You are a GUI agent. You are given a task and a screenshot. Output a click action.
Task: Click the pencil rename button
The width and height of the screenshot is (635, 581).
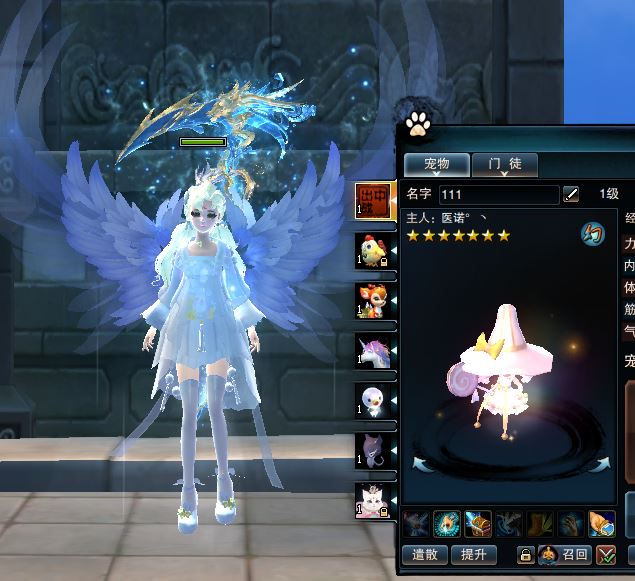(571, 194)
